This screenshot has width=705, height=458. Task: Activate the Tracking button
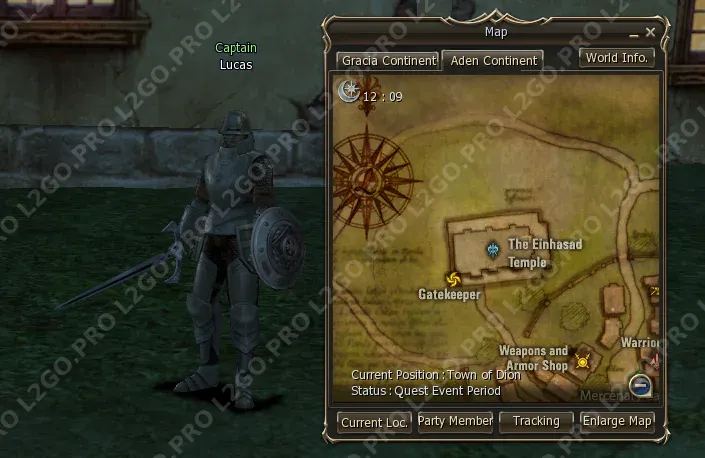click(536, 422)
